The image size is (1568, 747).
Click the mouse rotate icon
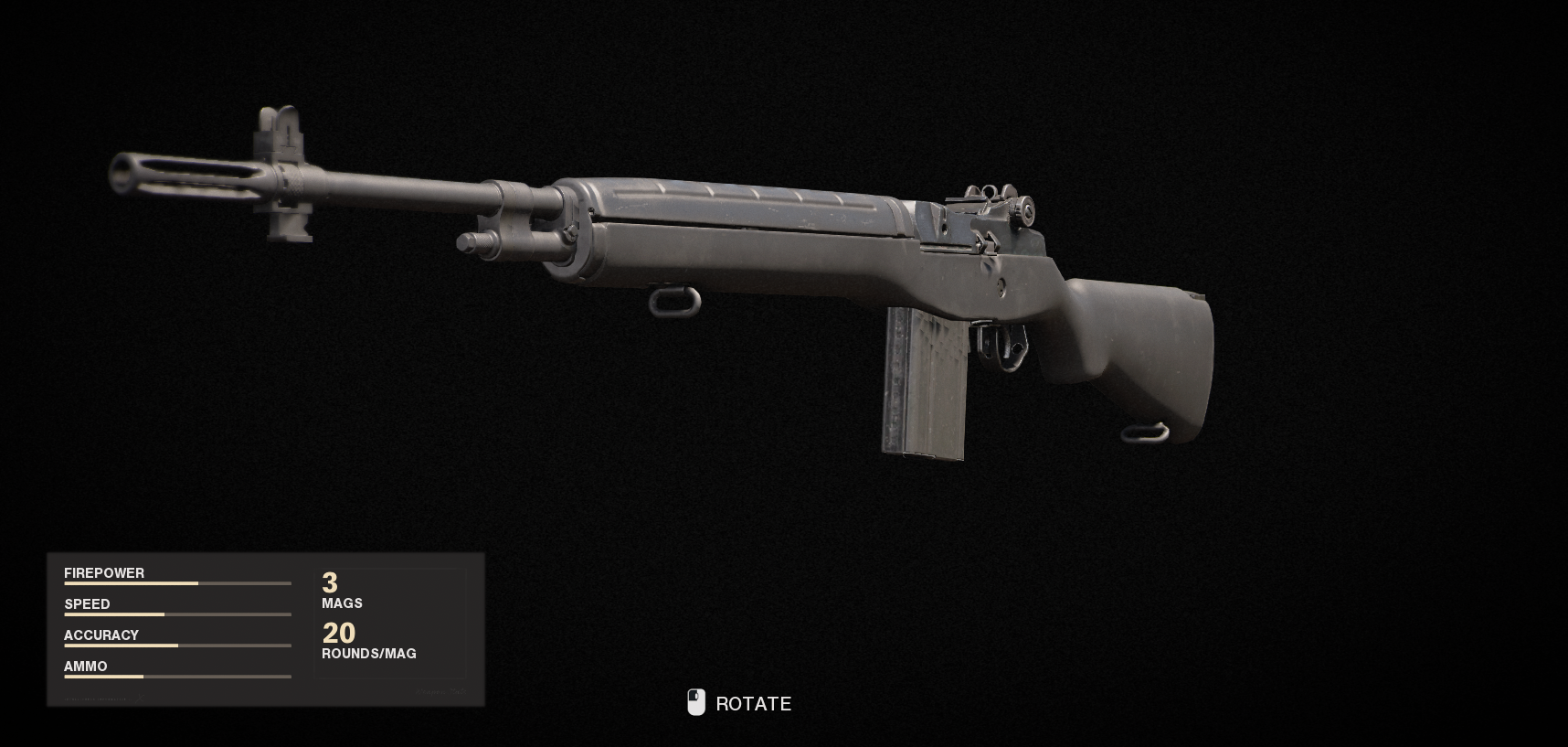pyautogui.click(x=698, y=703)
